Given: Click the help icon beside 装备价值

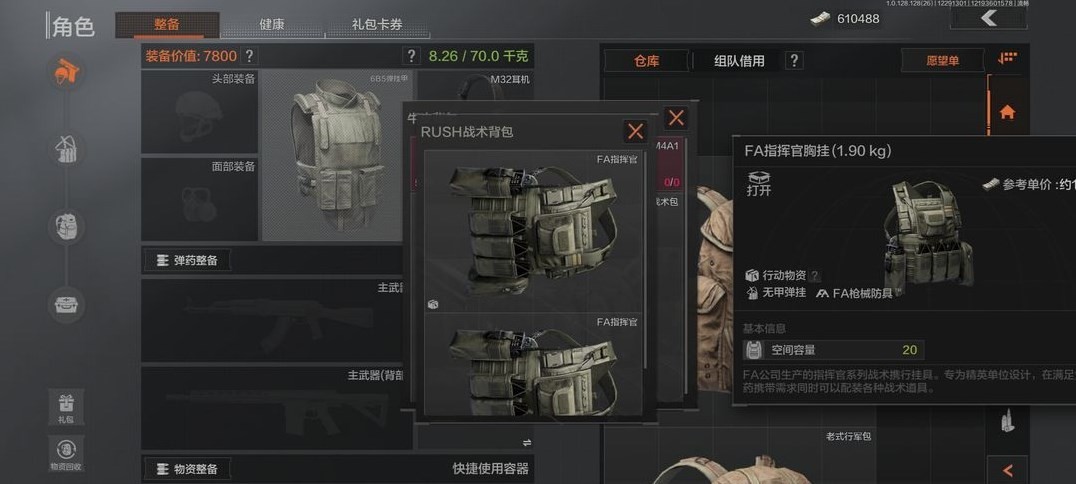Looking at the screenshot, I should [249, 56].
